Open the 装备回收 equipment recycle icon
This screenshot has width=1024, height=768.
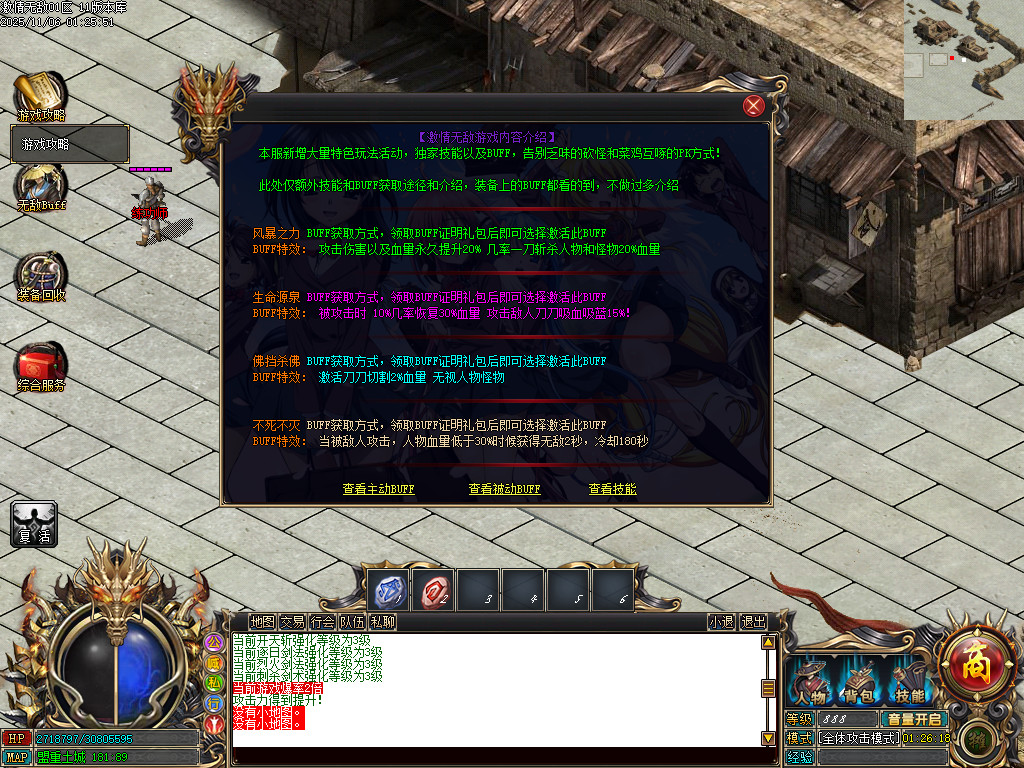[40, 276]
